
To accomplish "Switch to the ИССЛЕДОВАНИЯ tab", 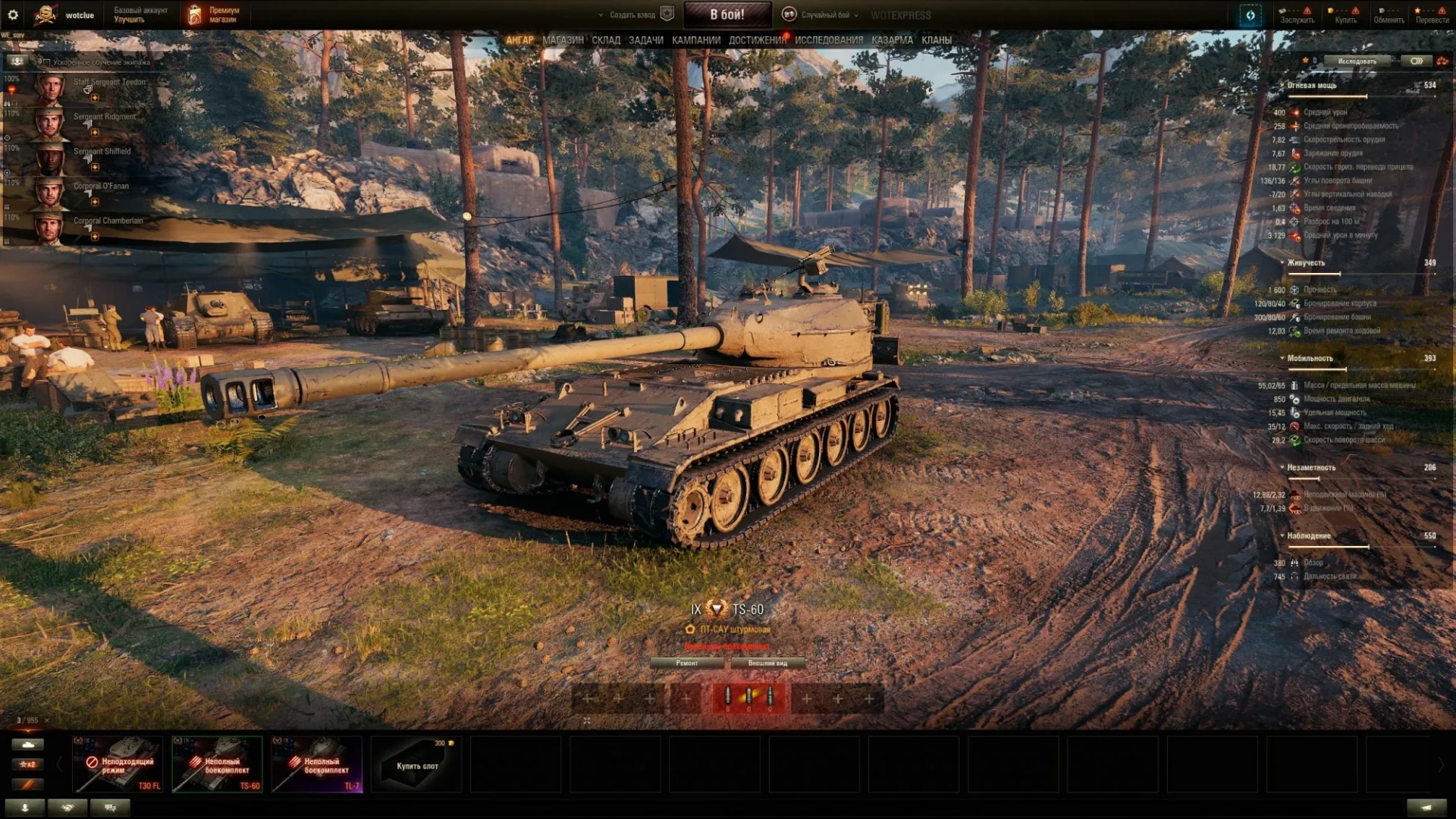I will [828, 40].
